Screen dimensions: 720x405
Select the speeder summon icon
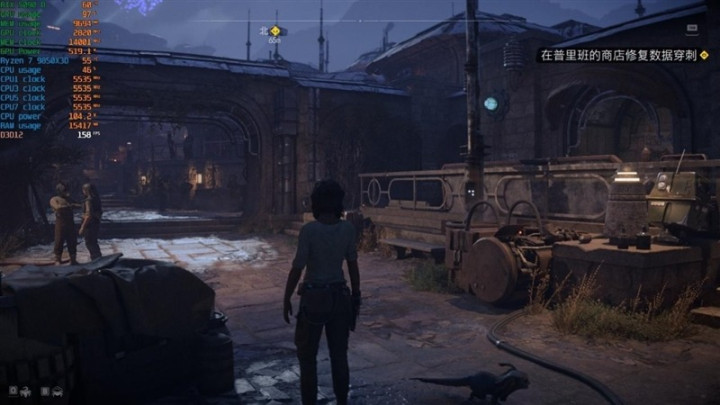tap(57, 390)
